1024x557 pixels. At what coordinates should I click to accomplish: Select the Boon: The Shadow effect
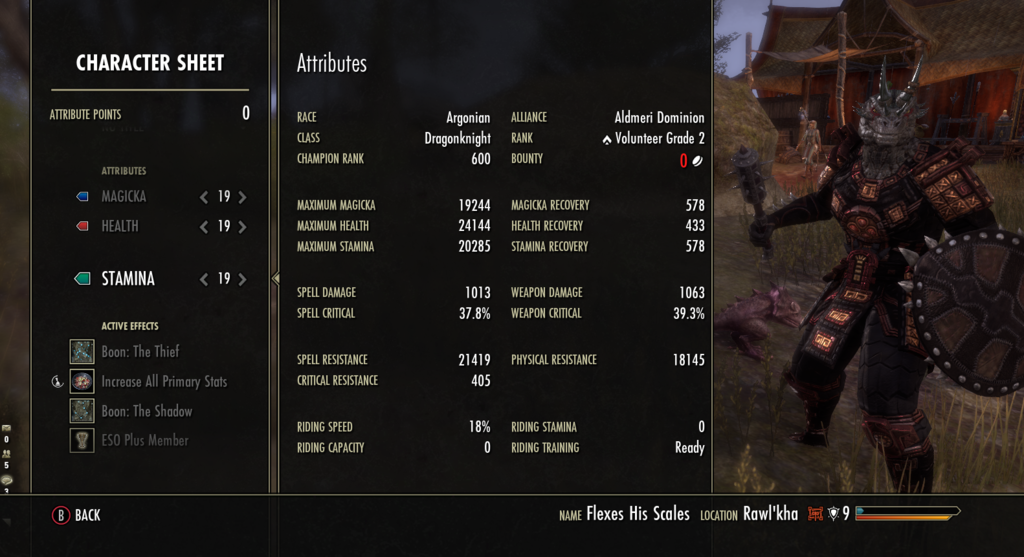146,411
